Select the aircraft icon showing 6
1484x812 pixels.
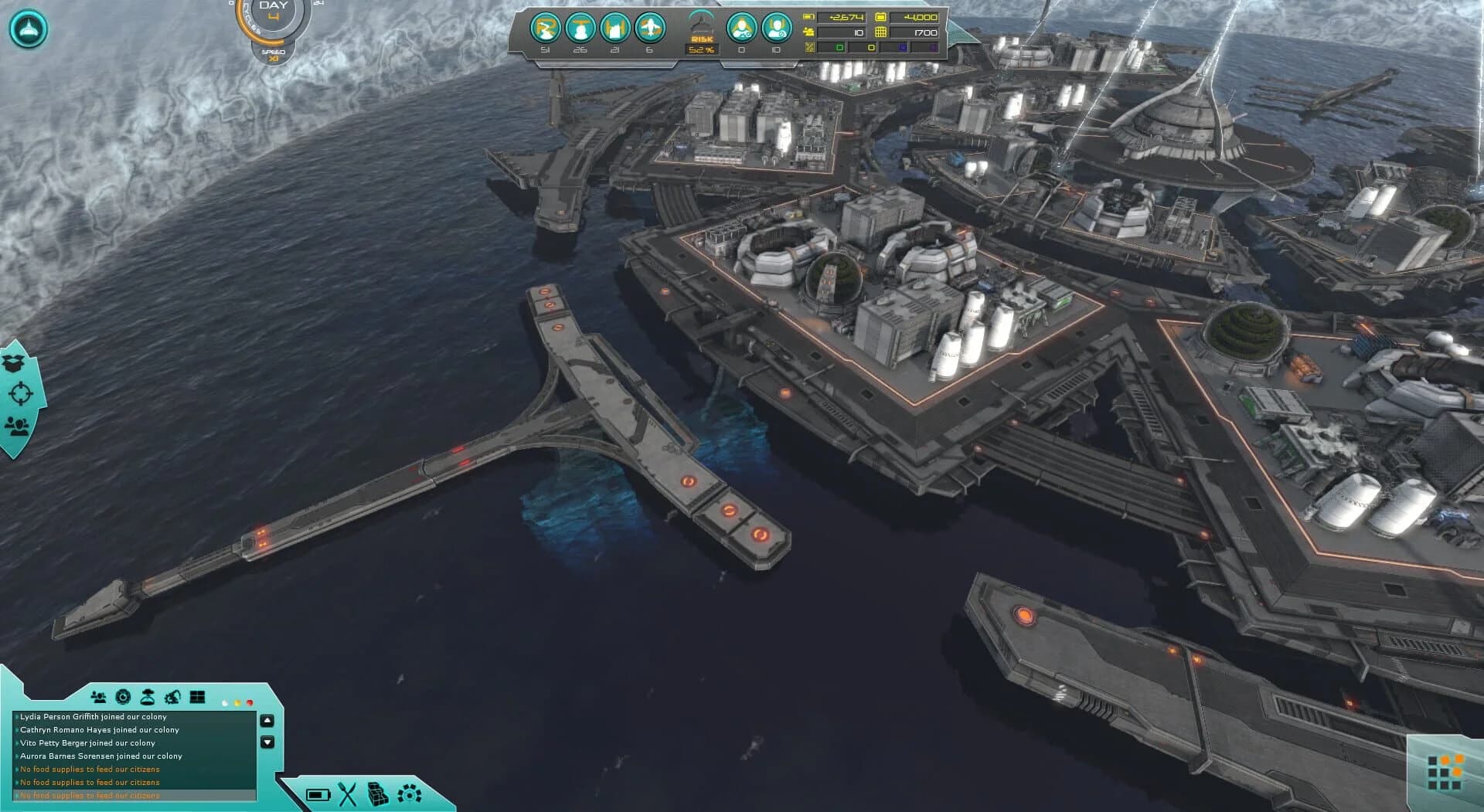click(650, 29)
